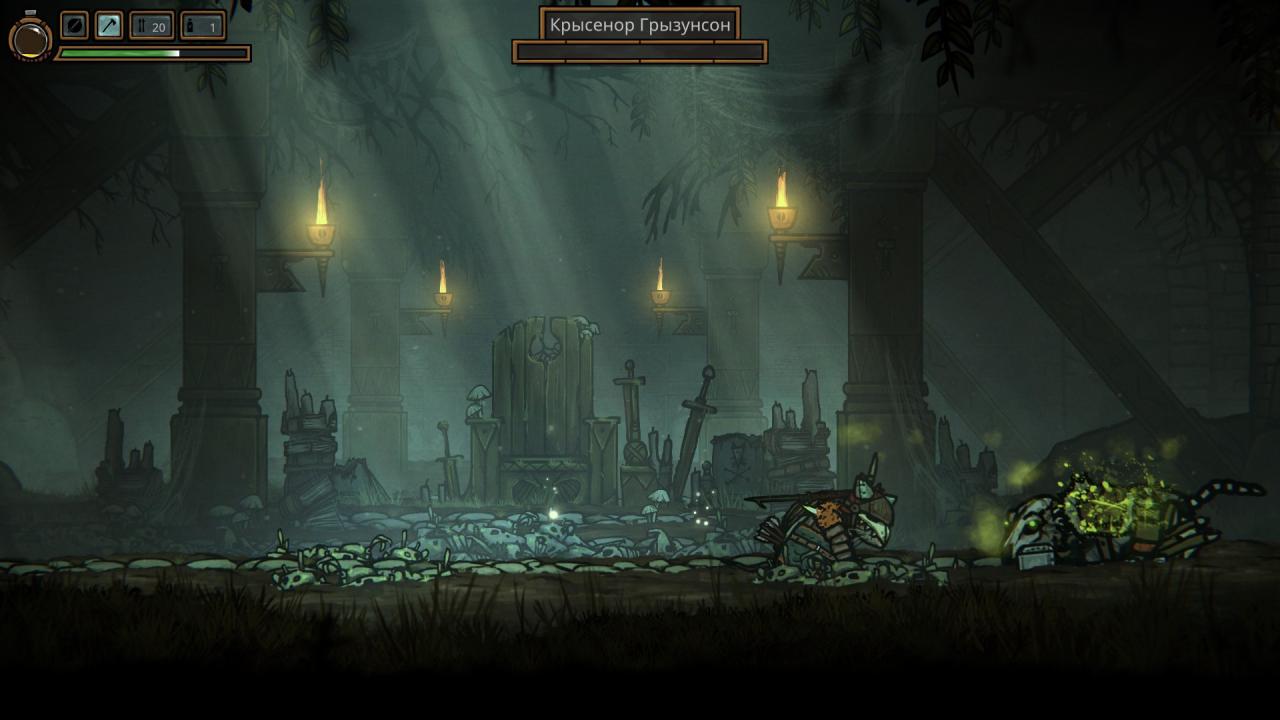Select the bottle item slot

pyautogui.click(x=203, y=26)
